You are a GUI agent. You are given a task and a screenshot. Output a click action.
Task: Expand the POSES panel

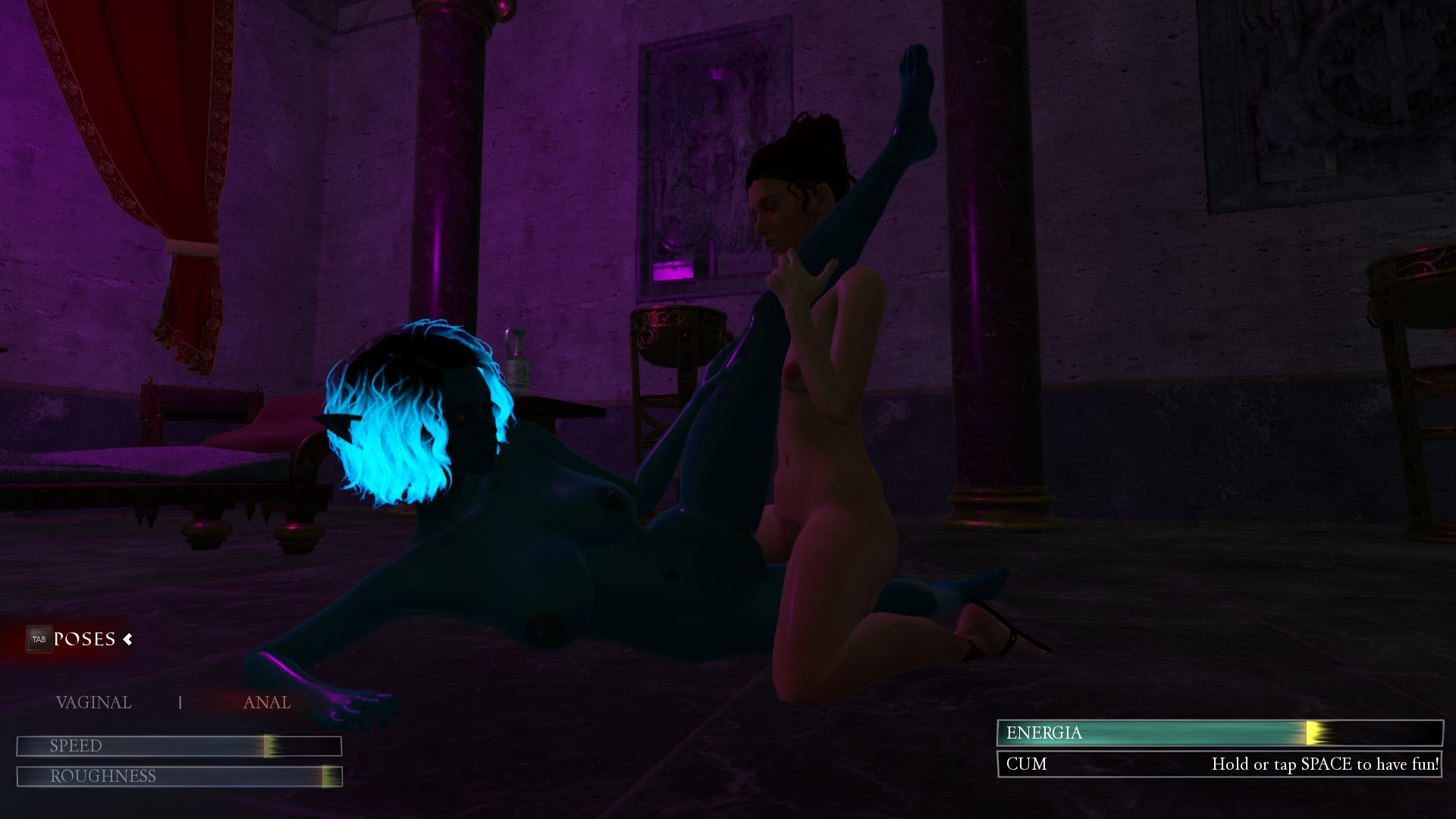coord(85,639)
